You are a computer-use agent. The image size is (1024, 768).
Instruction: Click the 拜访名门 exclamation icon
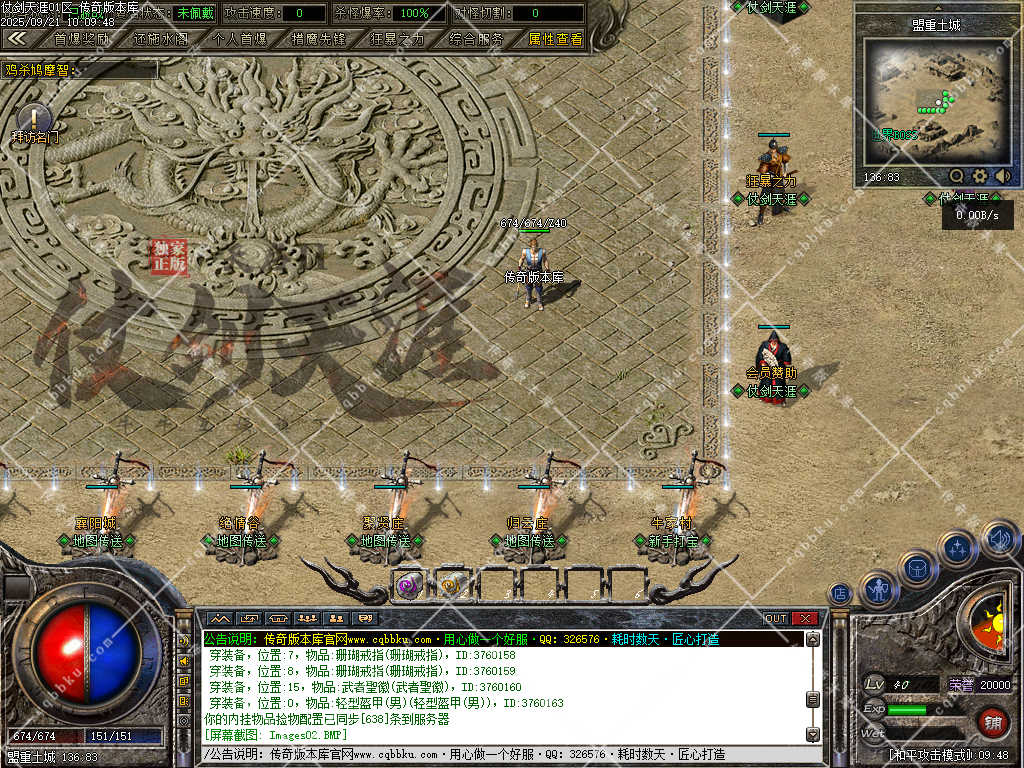tap(34, 118)
